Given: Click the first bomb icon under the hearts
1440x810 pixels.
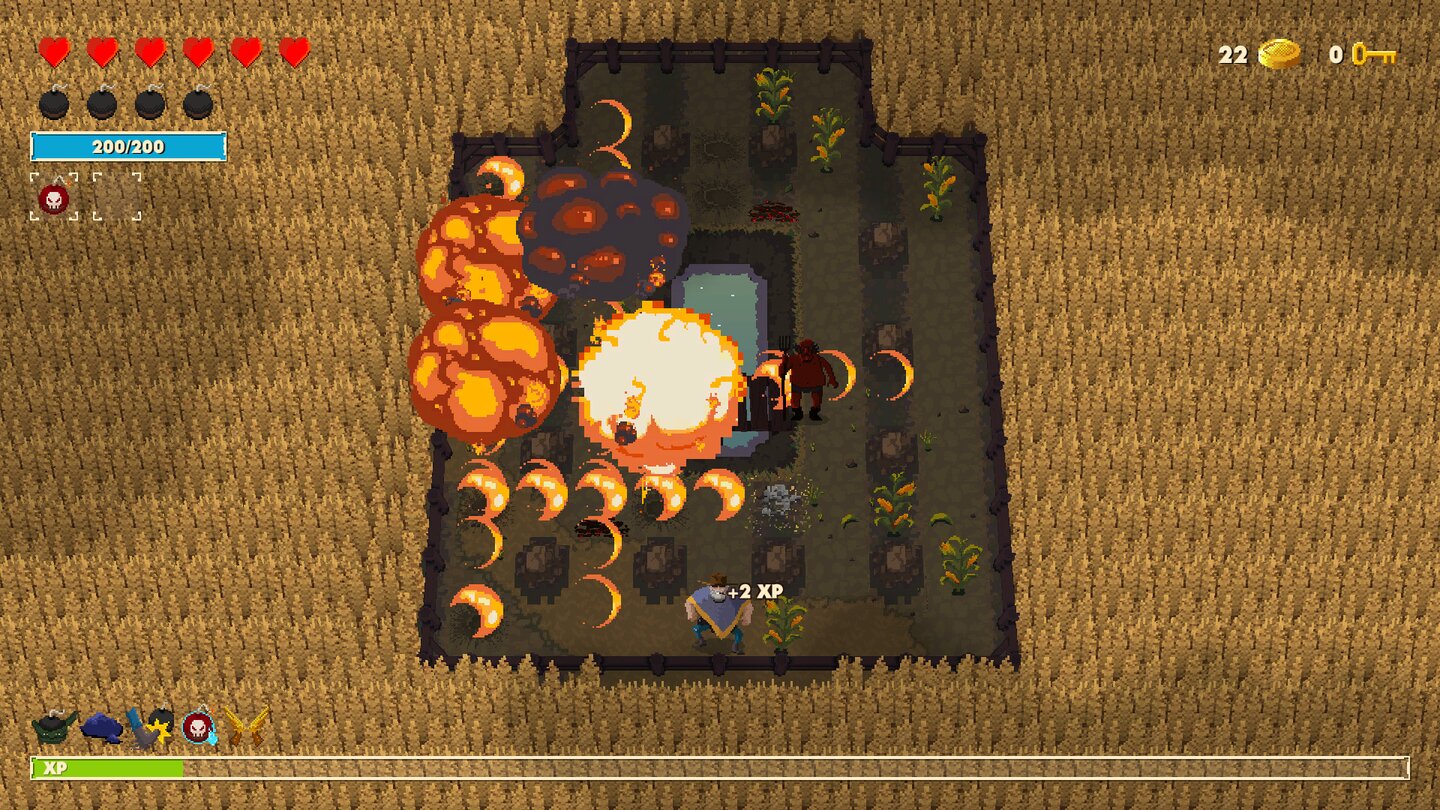Looking at the screenshot, I should coord(52,102).
